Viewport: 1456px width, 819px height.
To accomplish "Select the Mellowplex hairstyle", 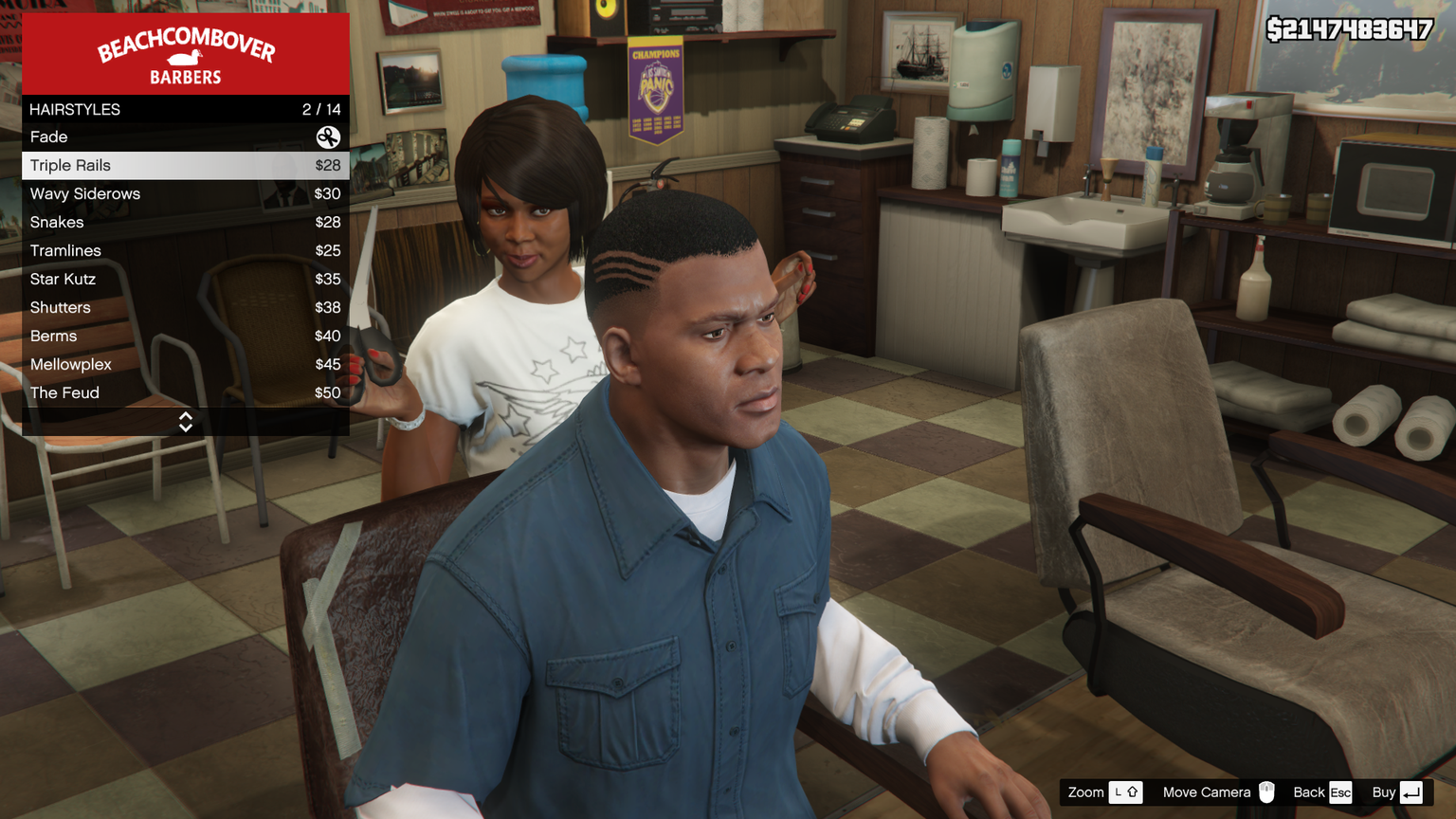I will [185, 365].
